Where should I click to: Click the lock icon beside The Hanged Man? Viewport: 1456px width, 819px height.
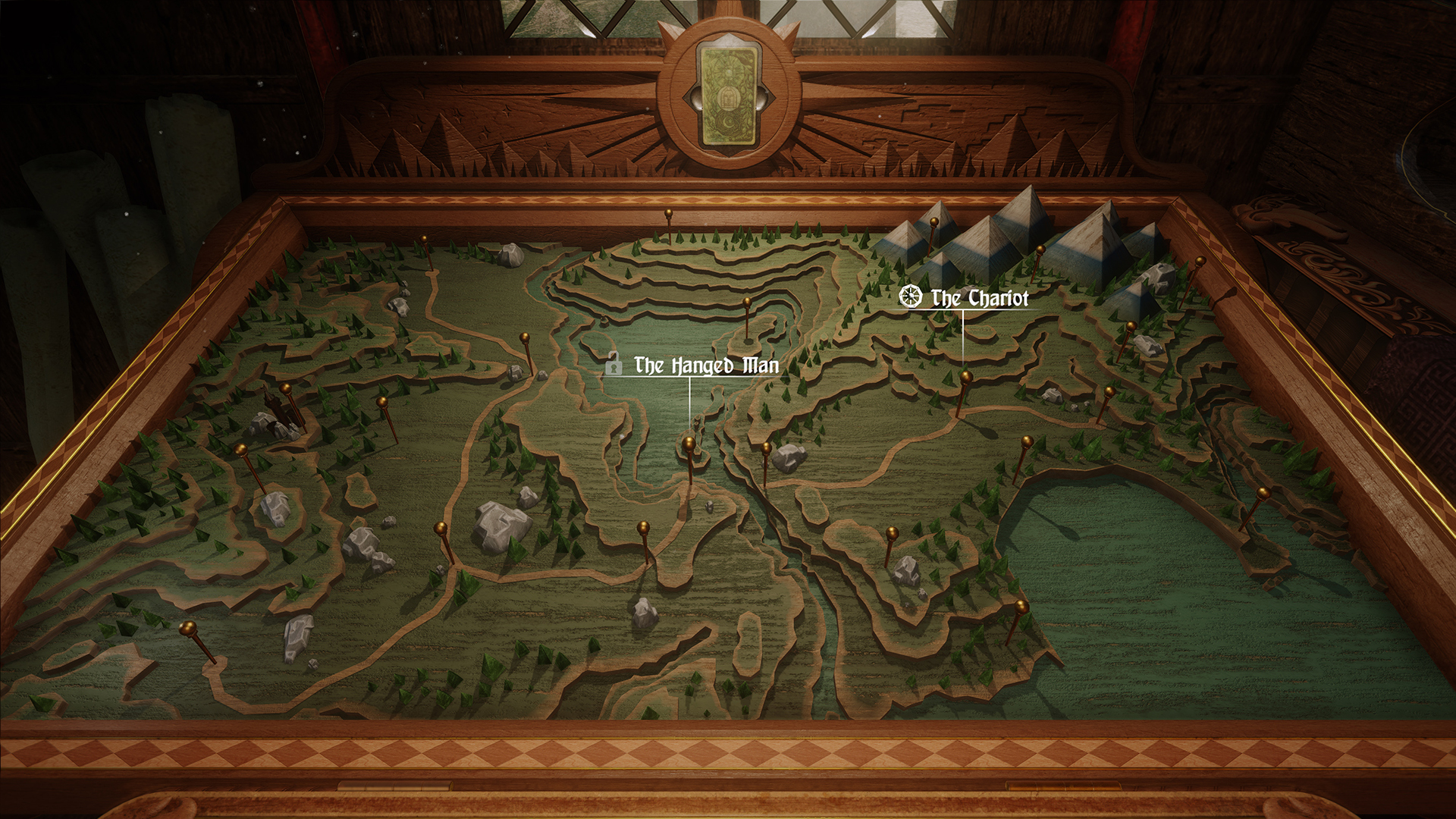tap(613, 365)
